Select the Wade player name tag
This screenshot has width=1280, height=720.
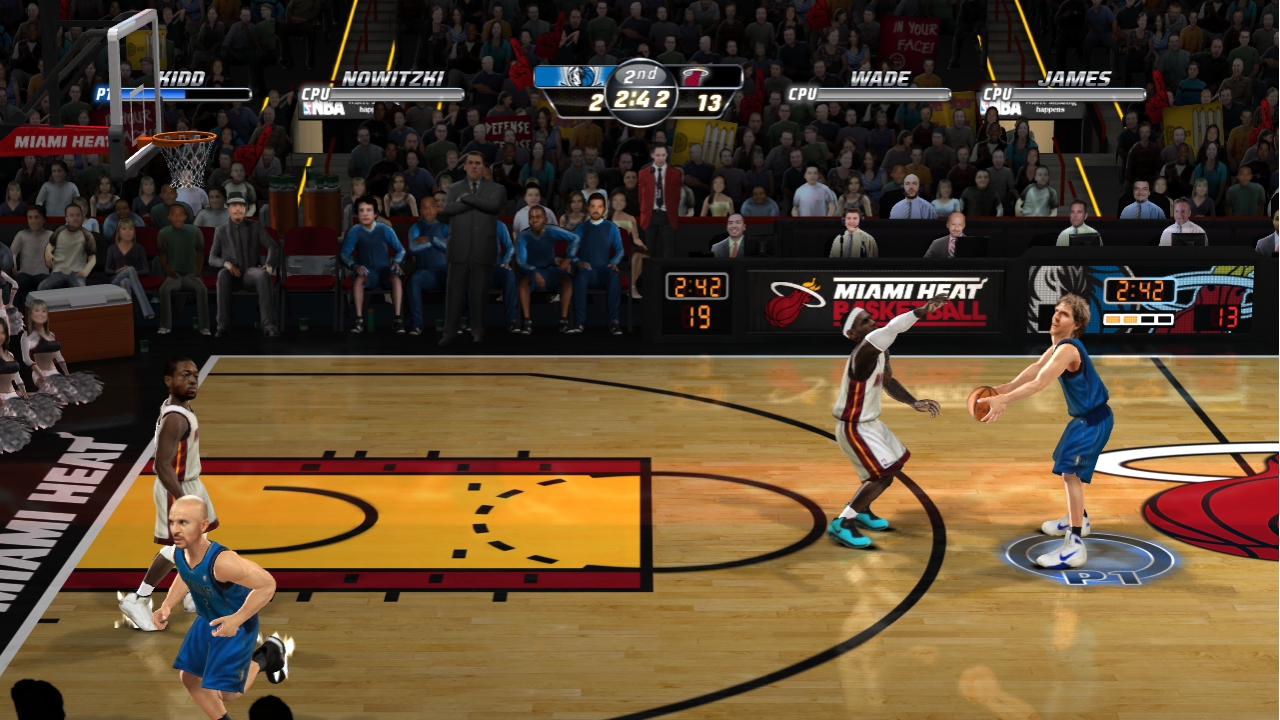pos(880,79)
